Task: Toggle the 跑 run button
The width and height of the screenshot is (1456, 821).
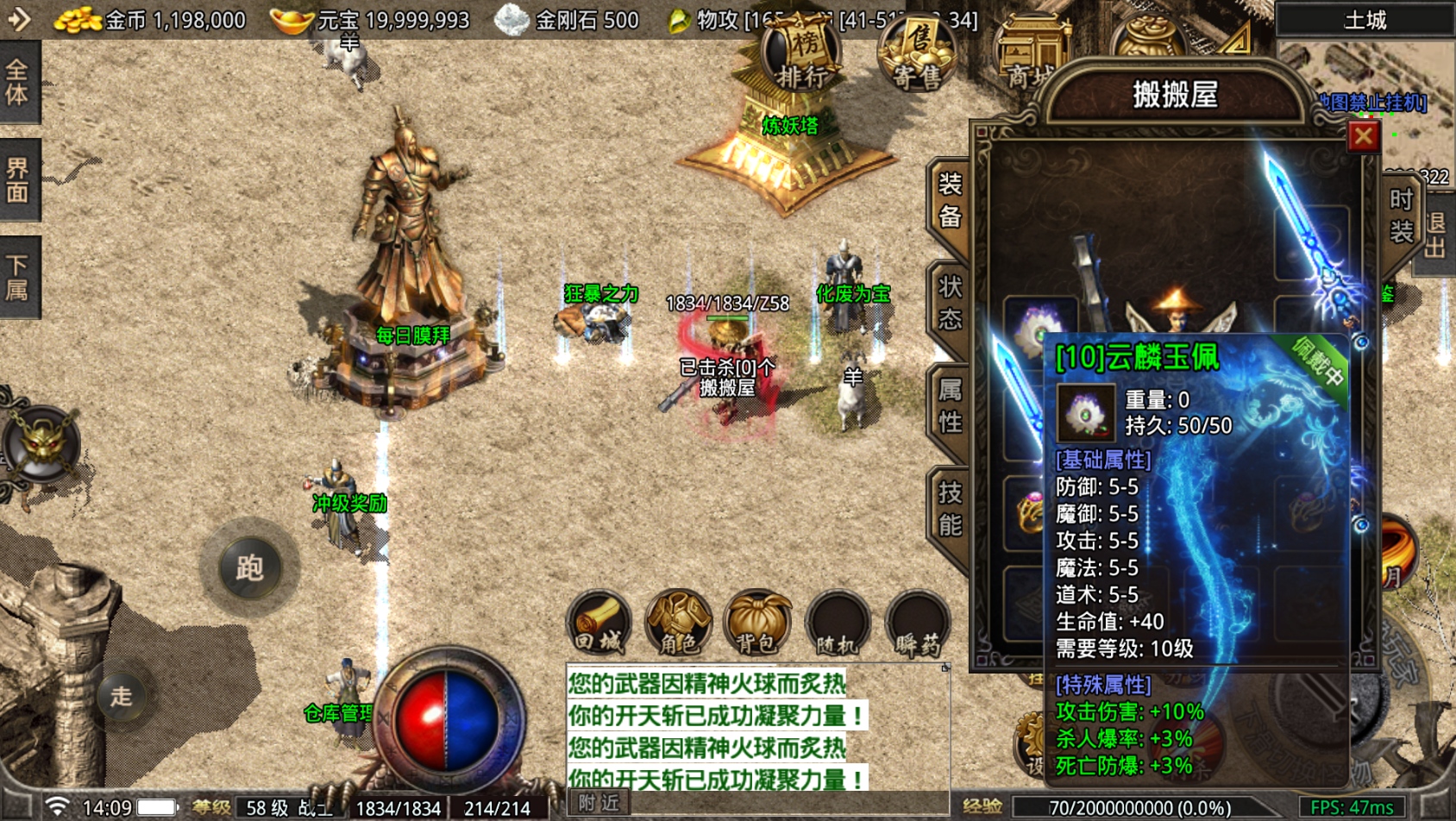Action: (249, 567)
